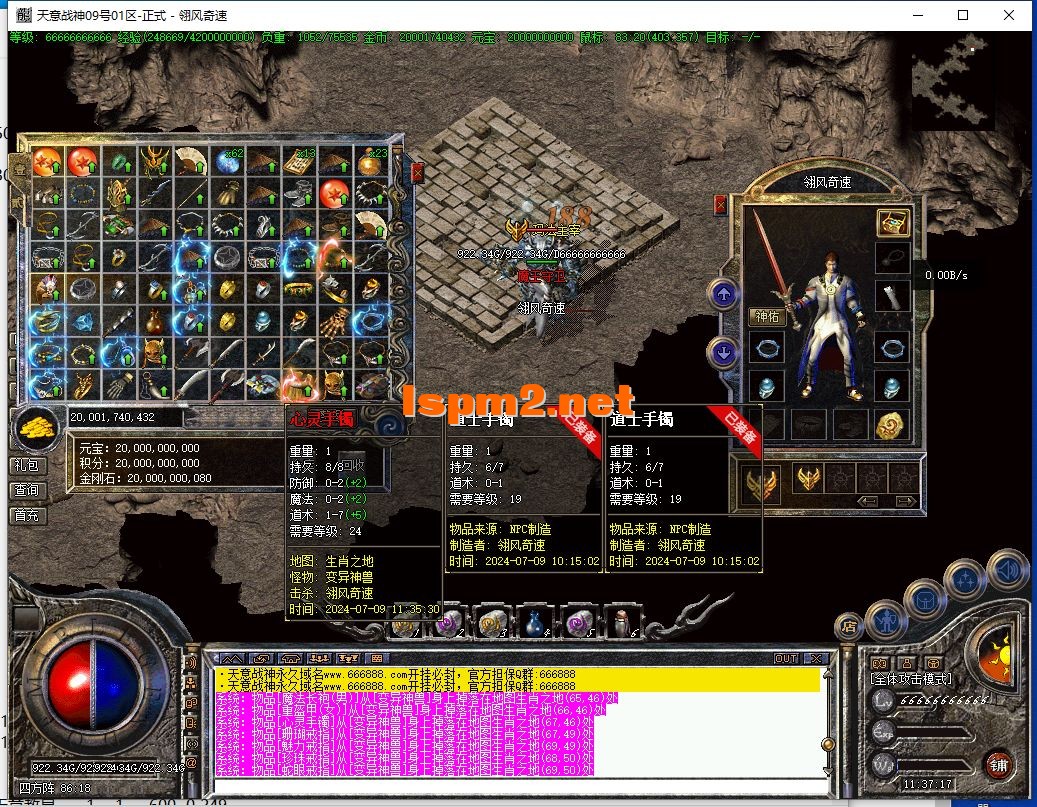Click the OUT button on chat window

(x=786, y=658)
